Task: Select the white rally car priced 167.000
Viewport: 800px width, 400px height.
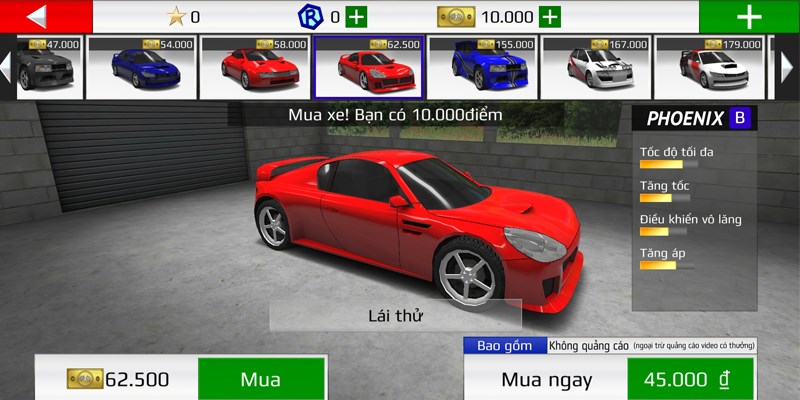Action: point(597,65)
